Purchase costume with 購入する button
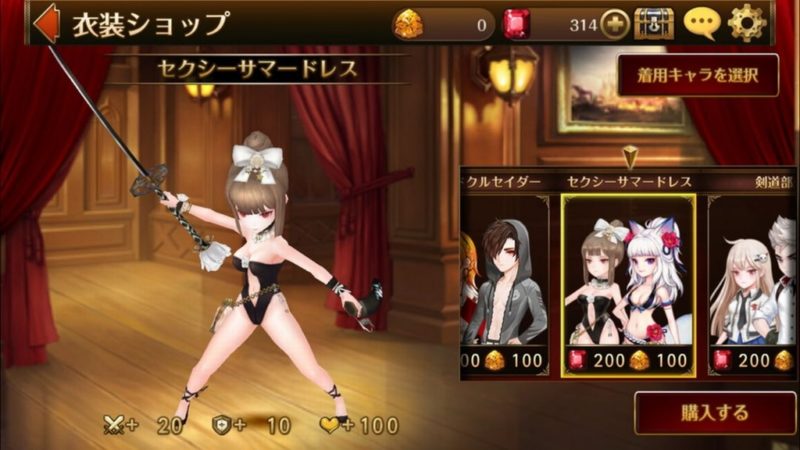Screen dimensions: 800x450 click(x=714, y=411)
